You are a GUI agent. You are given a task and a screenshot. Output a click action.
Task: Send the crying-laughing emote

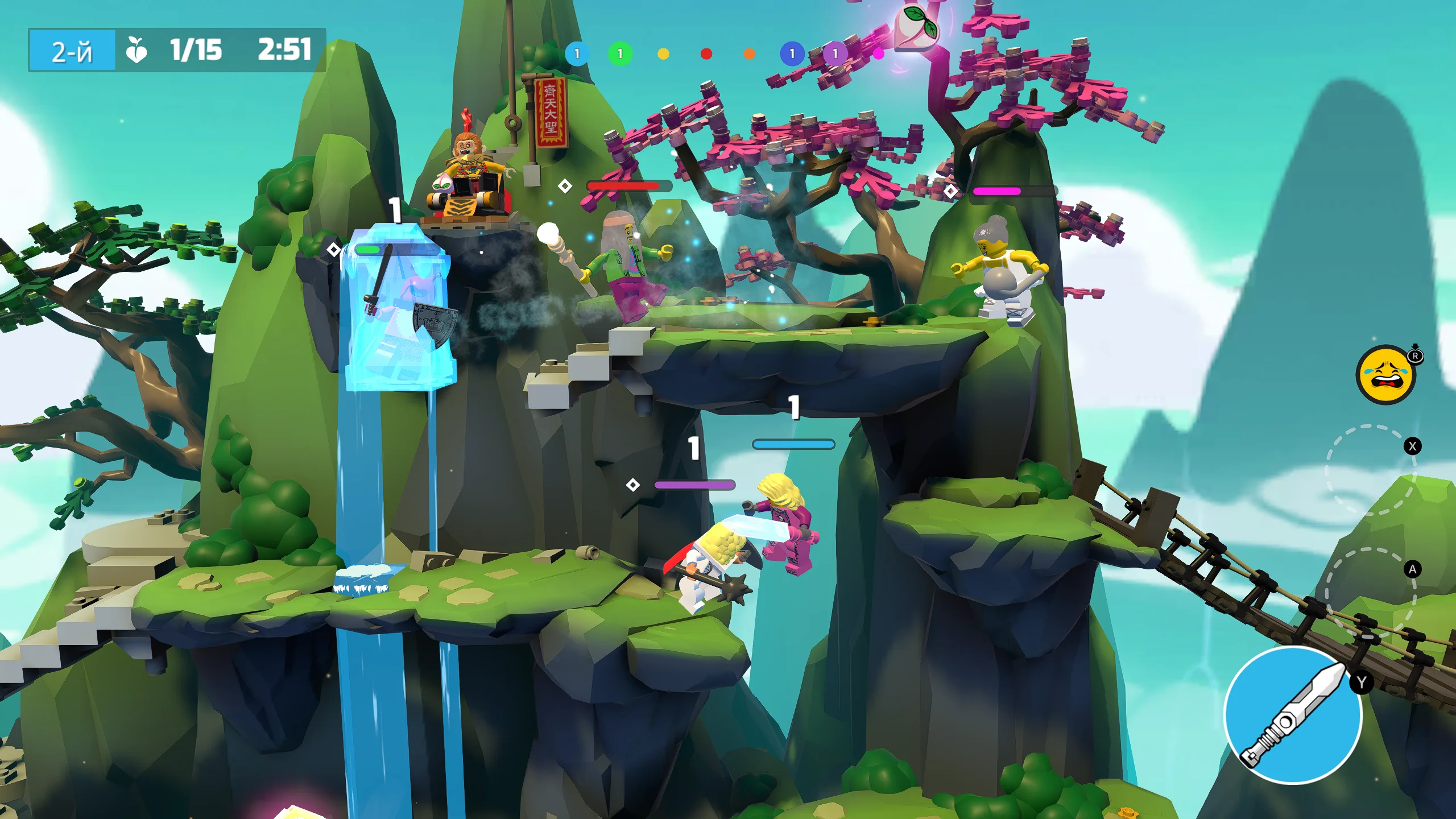pos(1386,375)
